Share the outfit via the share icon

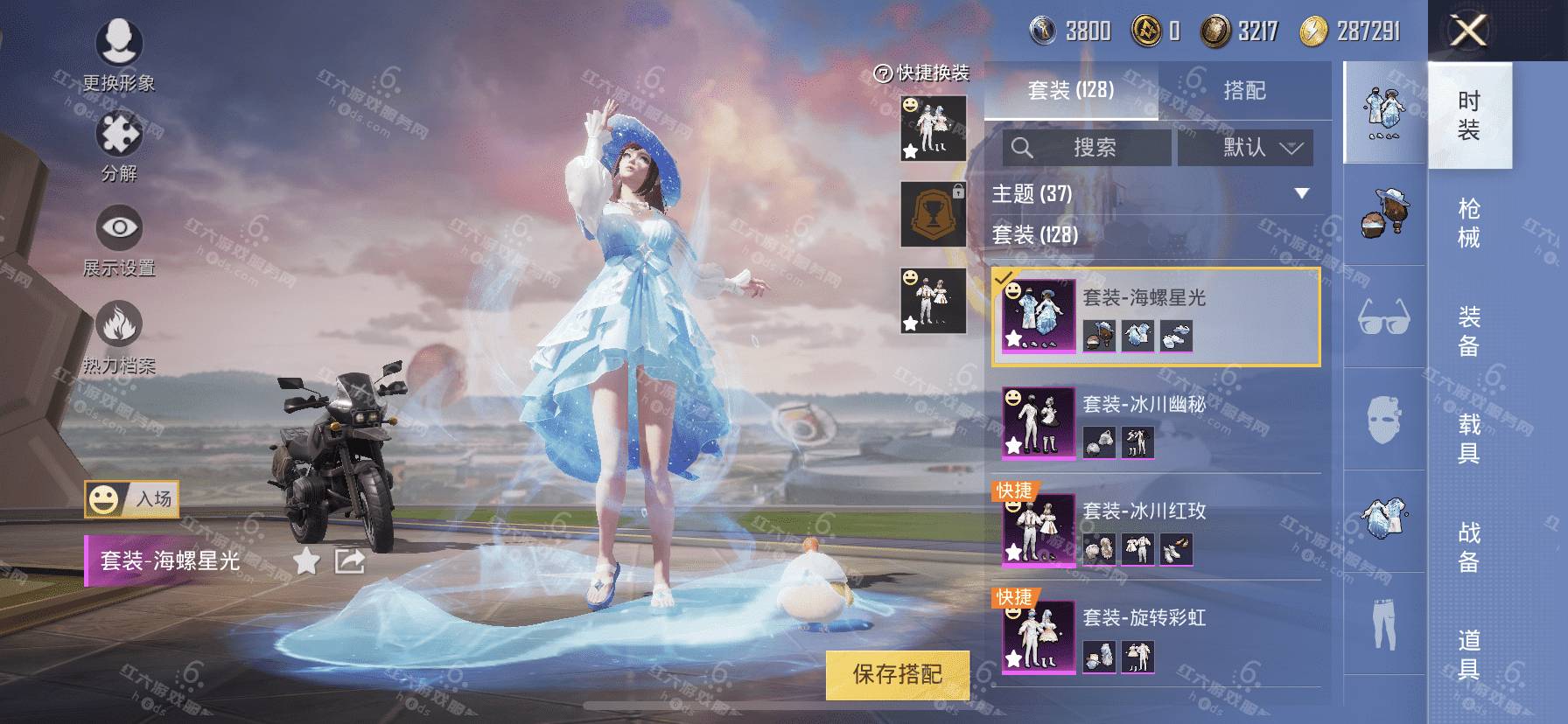coord(349,560)
